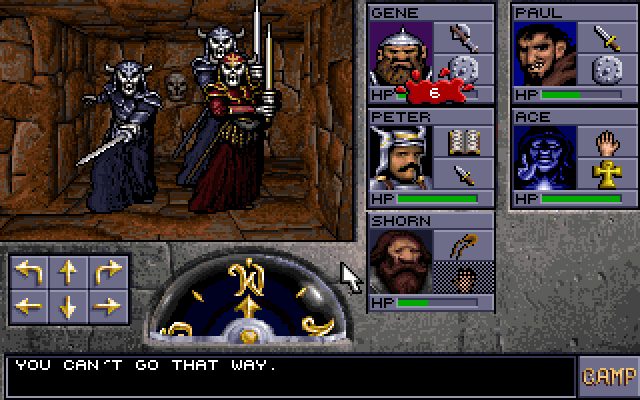This screenshot has height=400, width=640.
Task: Sidestep right with the right arrow
Action: coord(105,305)
